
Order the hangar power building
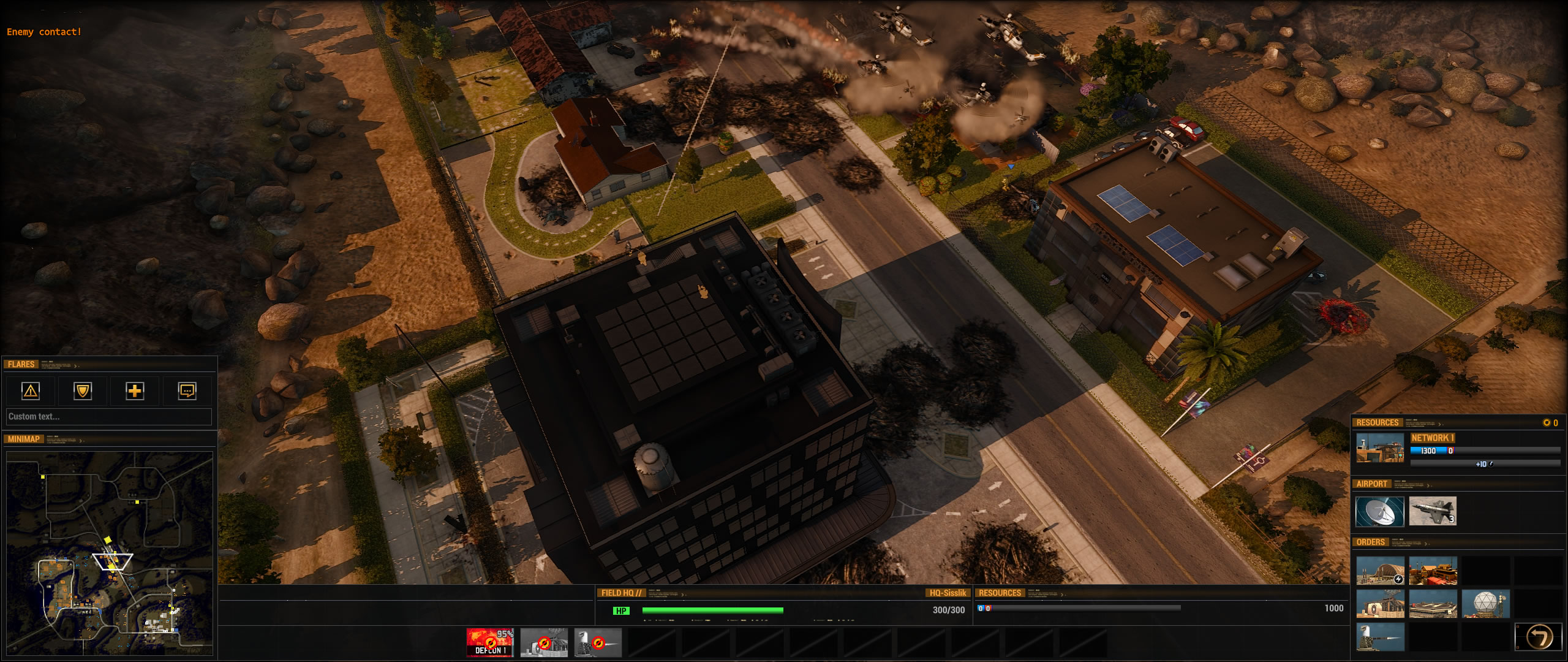tap(1380, 571)
